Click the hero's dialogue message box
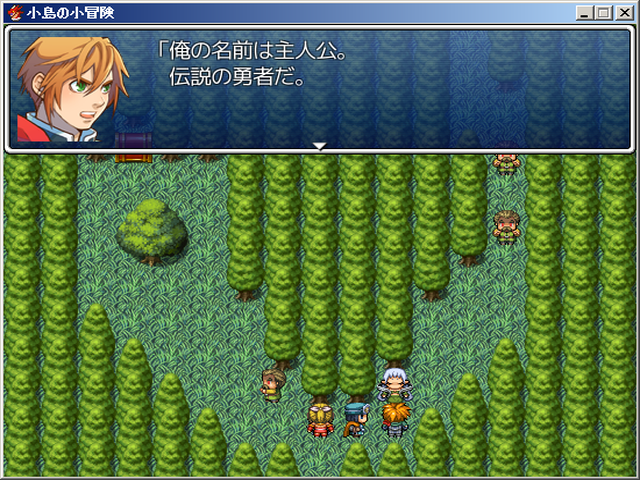Viewport: 640px width, 480px height. tap(320, 88)
